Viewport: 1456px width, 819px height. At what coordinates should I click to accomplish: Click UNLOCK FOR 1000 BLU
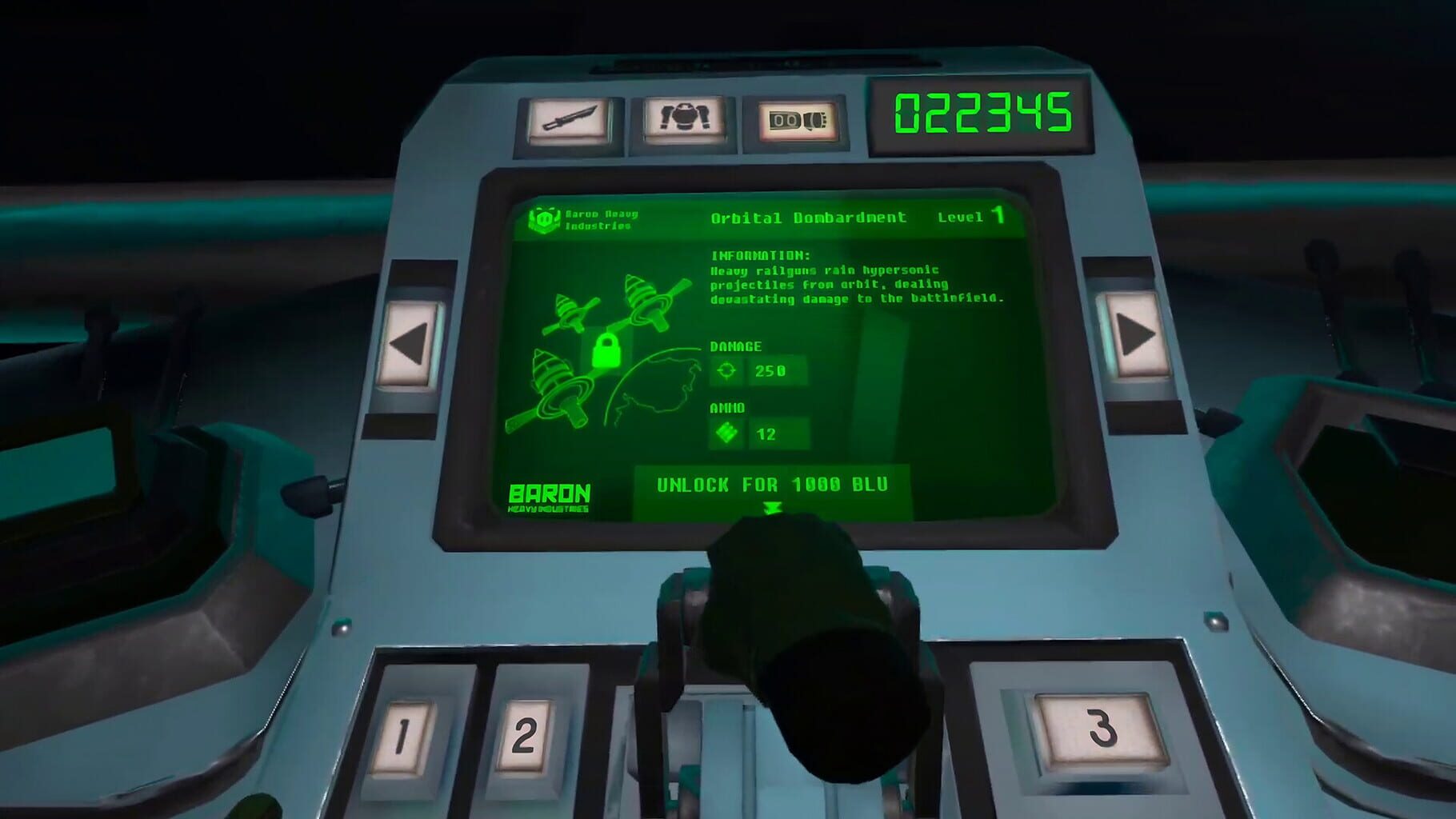pos(770,484)
